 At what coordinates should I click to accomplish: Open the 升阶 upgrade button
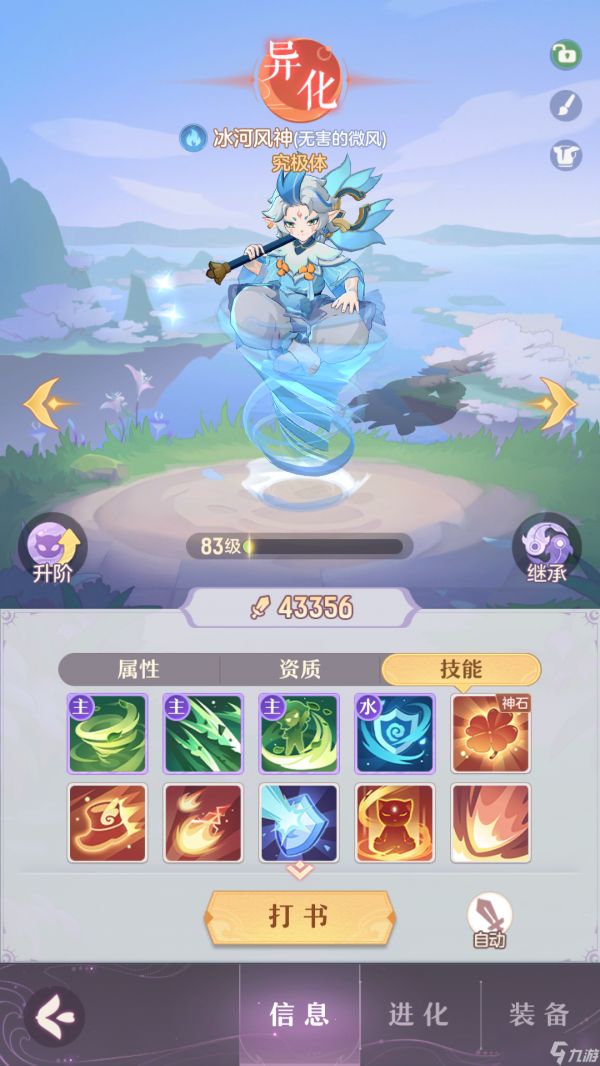point(53,549)
